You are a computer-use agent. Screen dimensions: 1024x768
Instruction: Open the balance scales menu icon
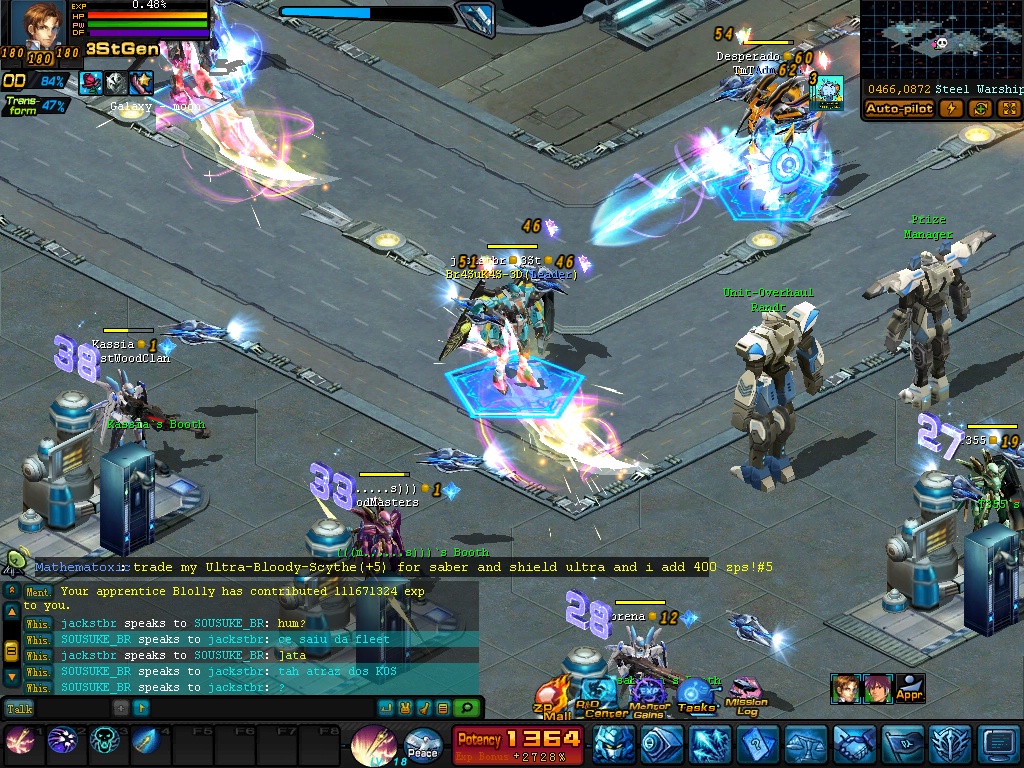[x=806, y=744]
